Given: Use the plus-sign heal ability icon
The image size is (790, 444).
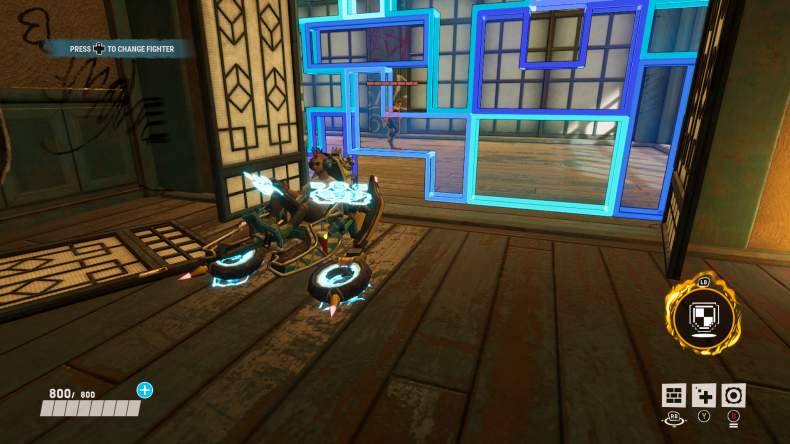Looking at the screenshot, I should point(704,395).
